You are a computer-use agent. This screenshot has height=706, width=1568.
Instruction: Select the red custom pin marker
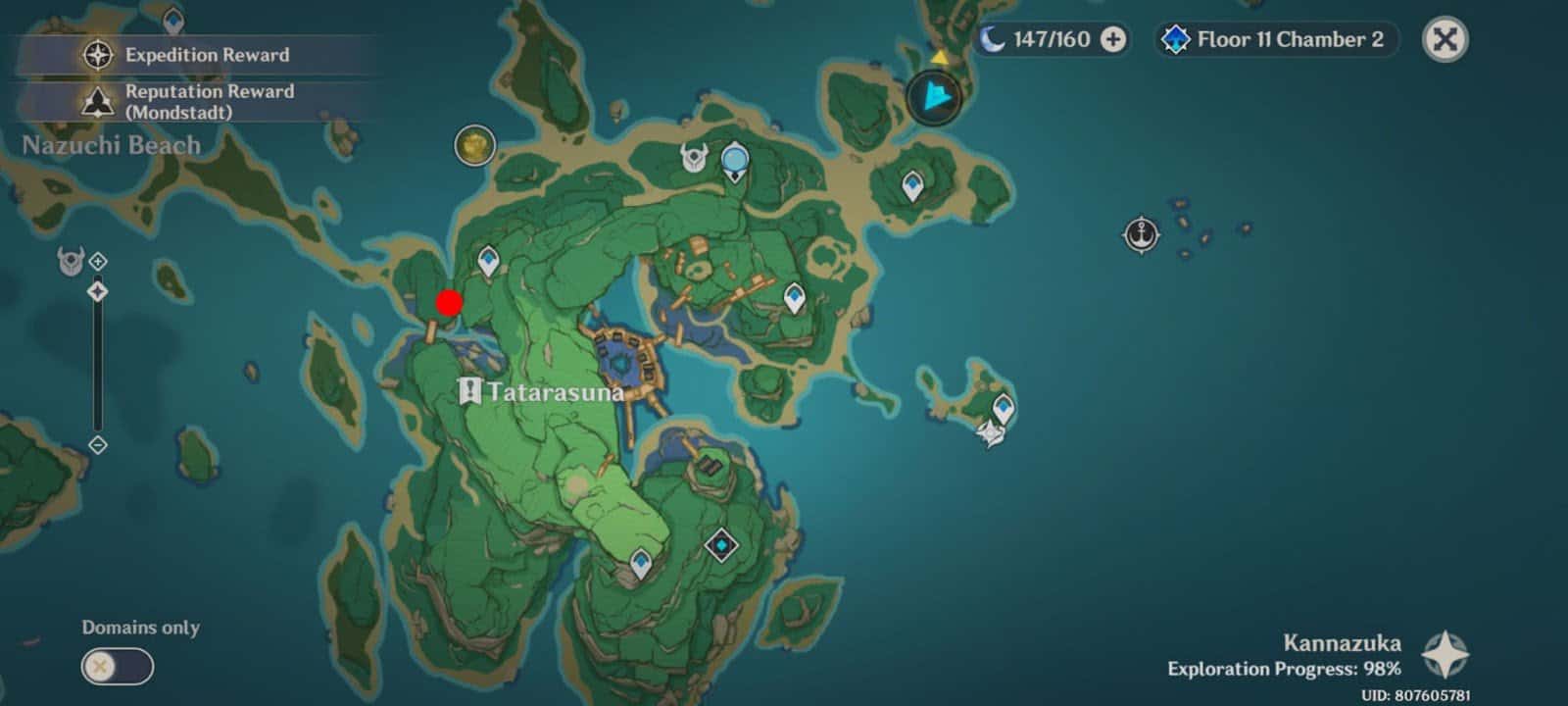pyautogui.click(x=449, y=302)
